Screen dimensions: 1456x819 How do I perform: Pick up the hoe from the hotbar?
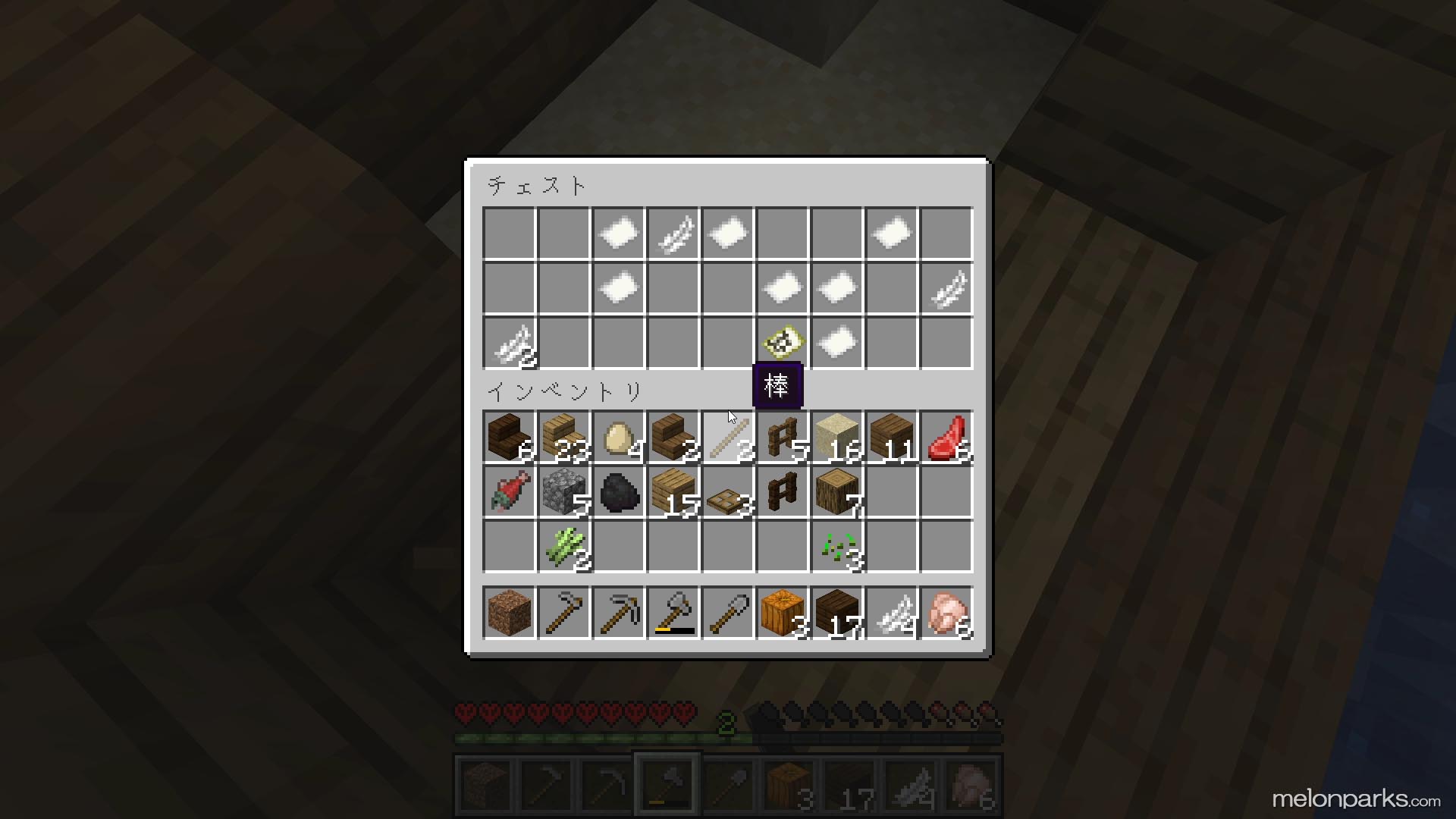563,613
